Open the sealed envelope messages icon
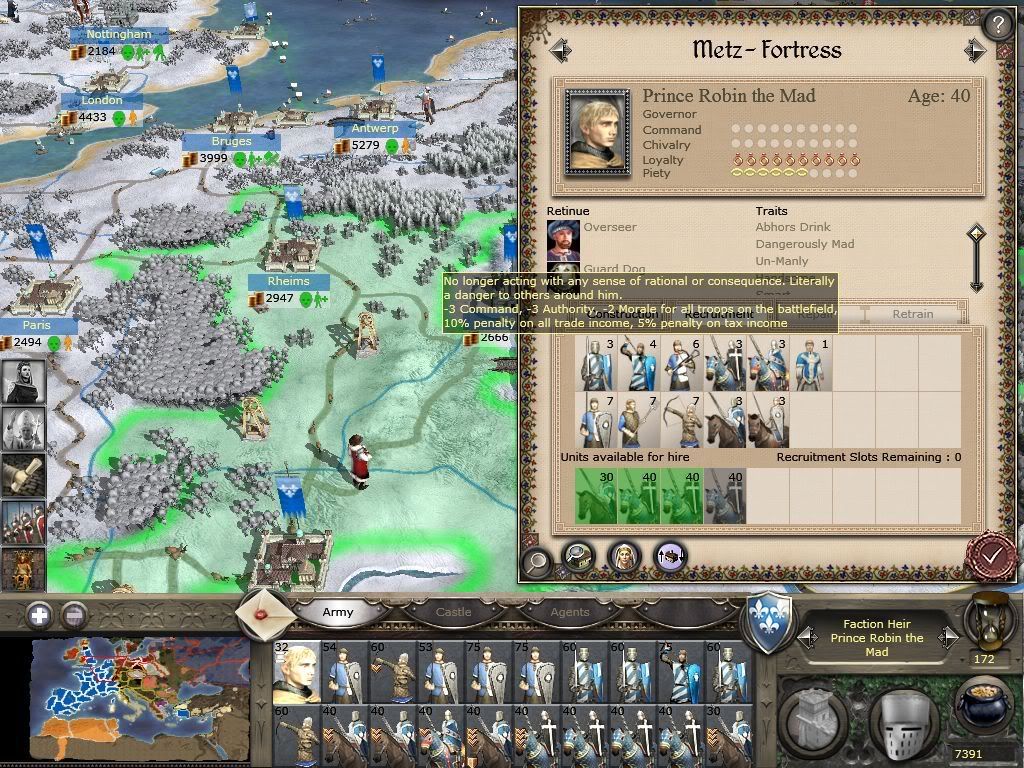The width and height of the screenshot is (1024, 768). (x=264, y=611)
